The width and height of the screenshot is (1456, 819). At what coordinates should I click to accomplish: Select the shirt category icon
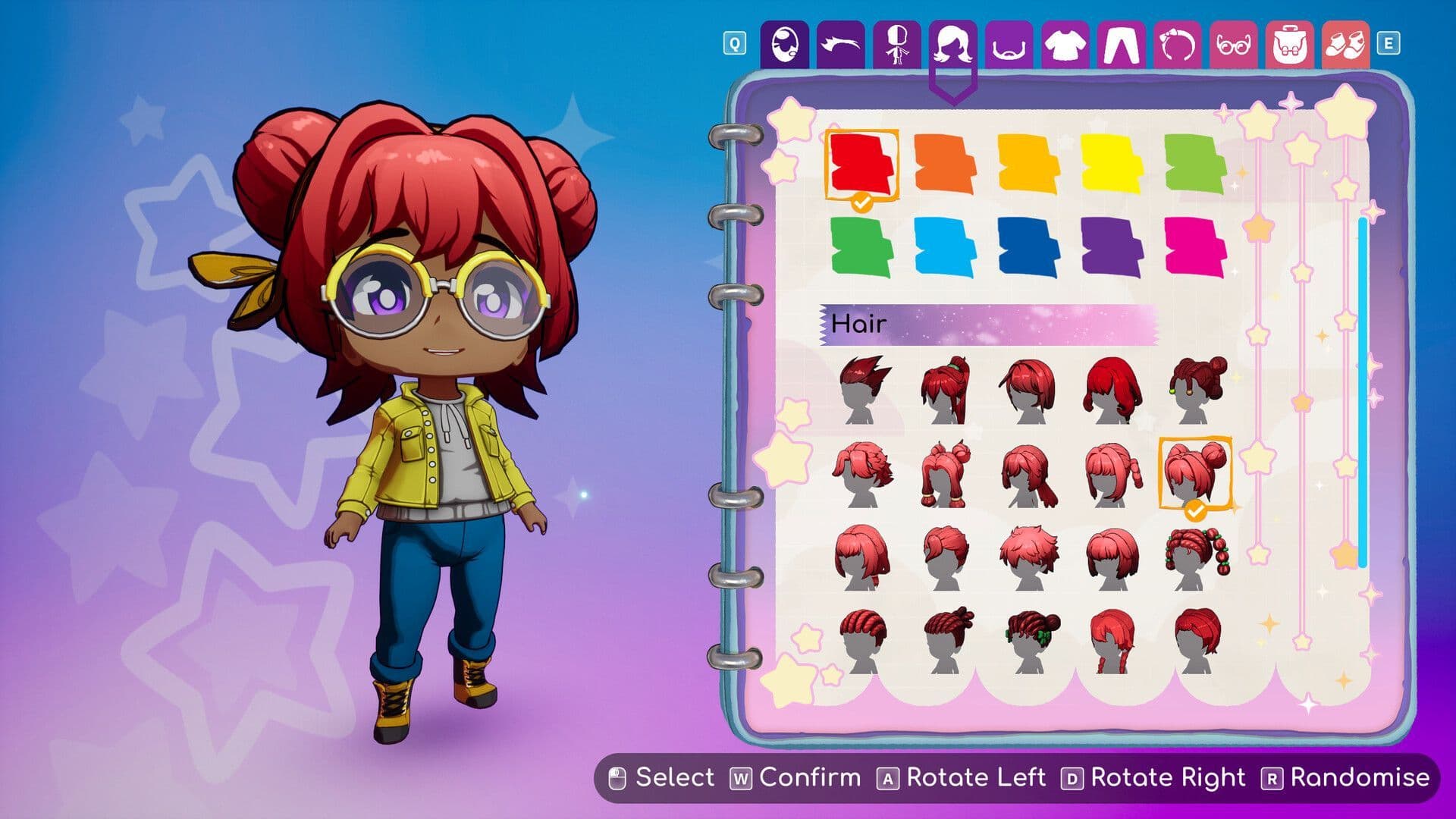coord(1063,47)
